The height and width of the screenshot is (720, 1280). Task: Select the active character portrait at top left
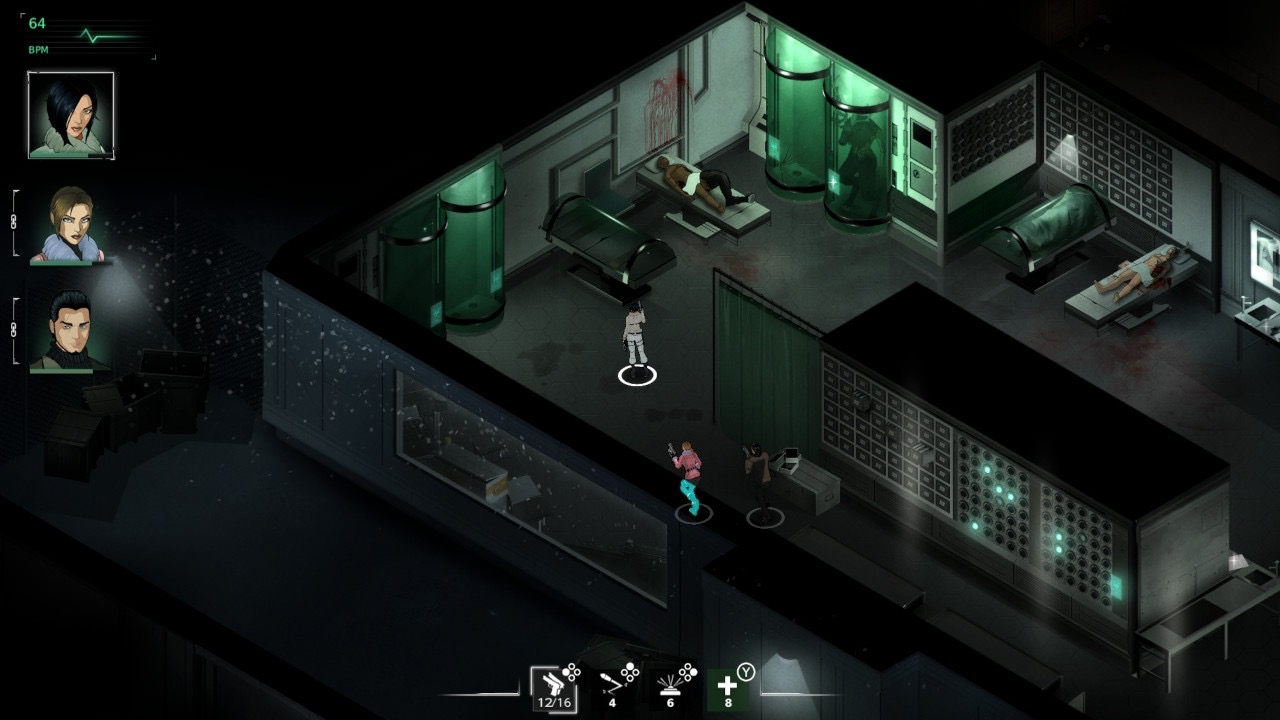tap(70, 112)
